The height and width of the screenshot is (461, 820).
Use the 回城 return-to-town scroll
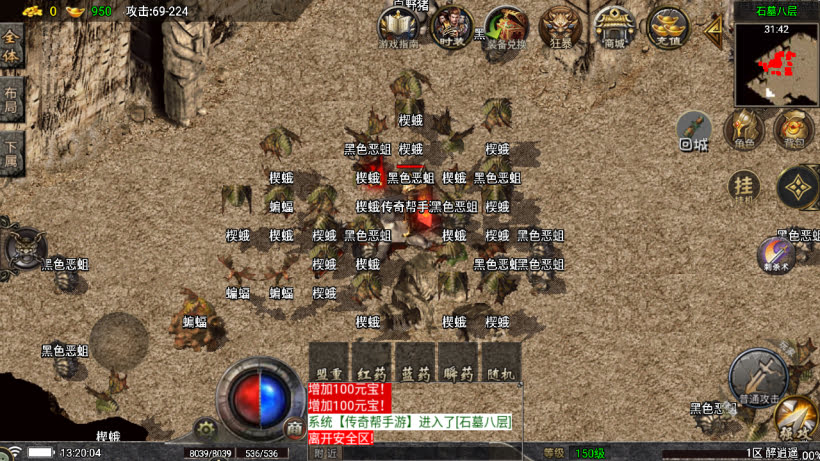694,130
